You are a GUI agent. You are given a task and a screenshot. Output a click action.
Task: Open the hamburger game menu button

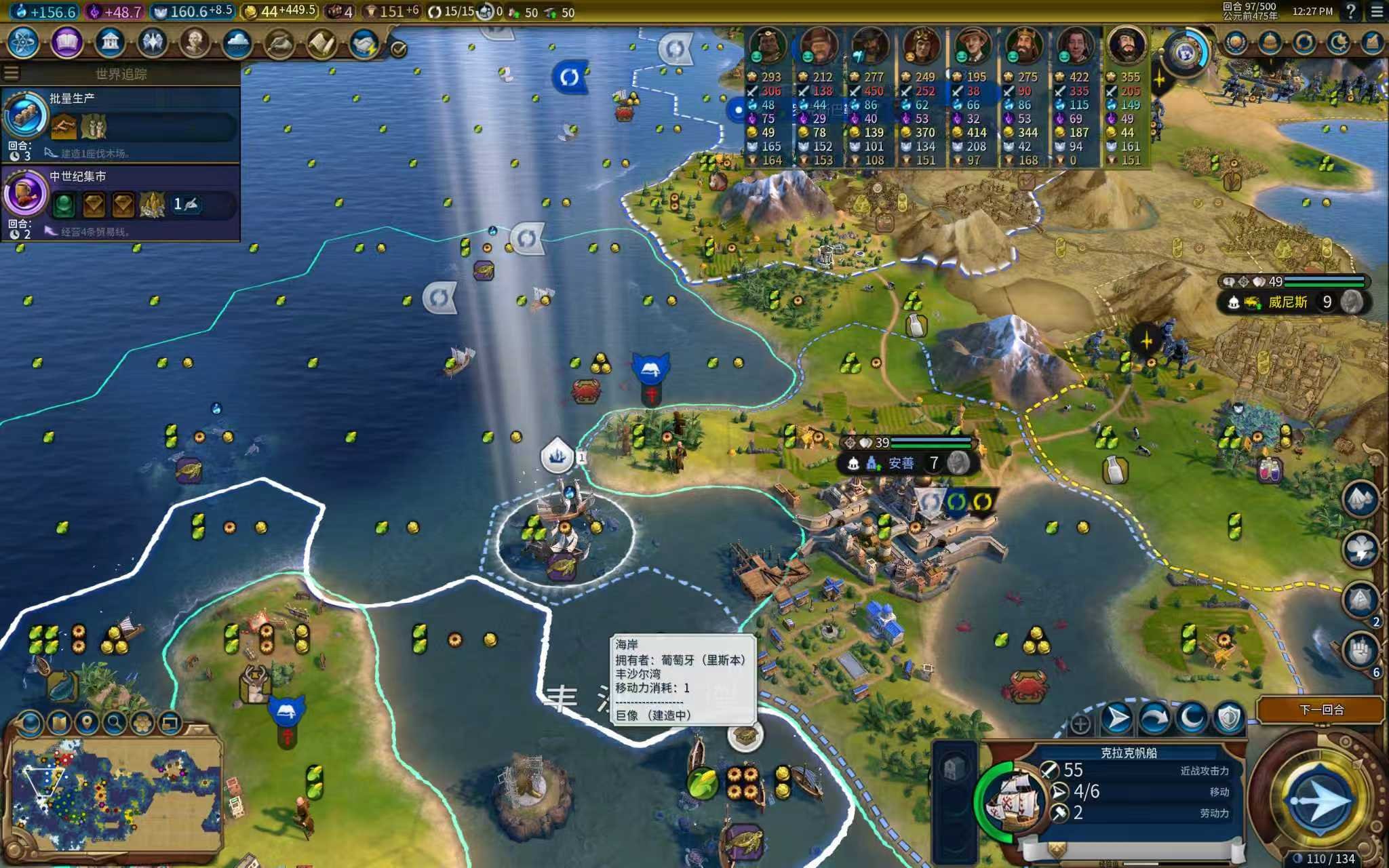1377,12
